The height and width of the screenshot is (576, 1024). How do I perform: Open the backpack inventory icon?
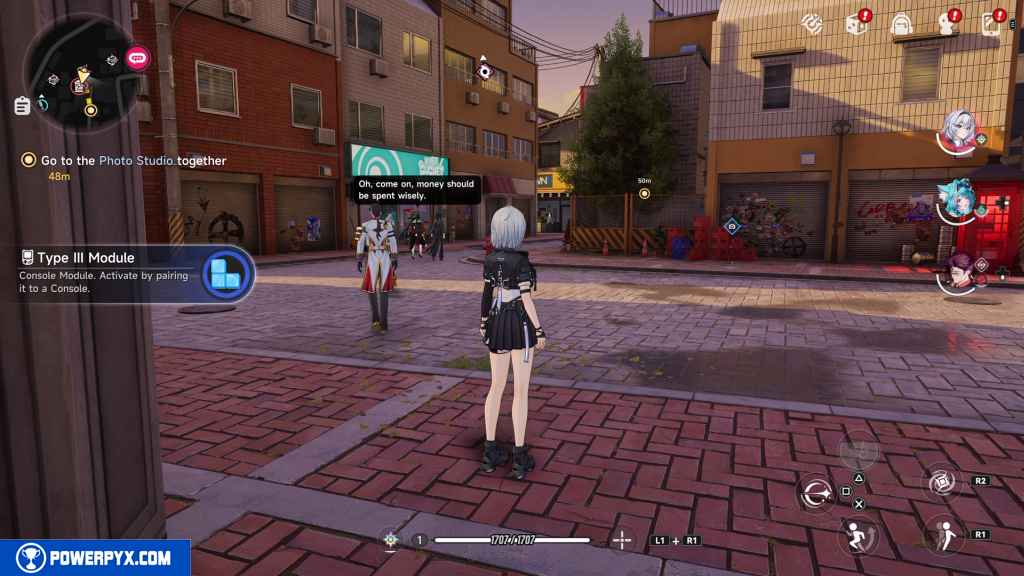(902, 22)
